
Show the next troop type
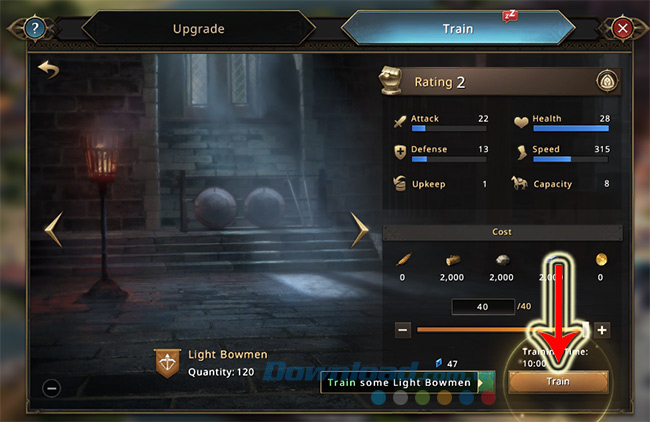pyautogui.click(x=359, y=229)
